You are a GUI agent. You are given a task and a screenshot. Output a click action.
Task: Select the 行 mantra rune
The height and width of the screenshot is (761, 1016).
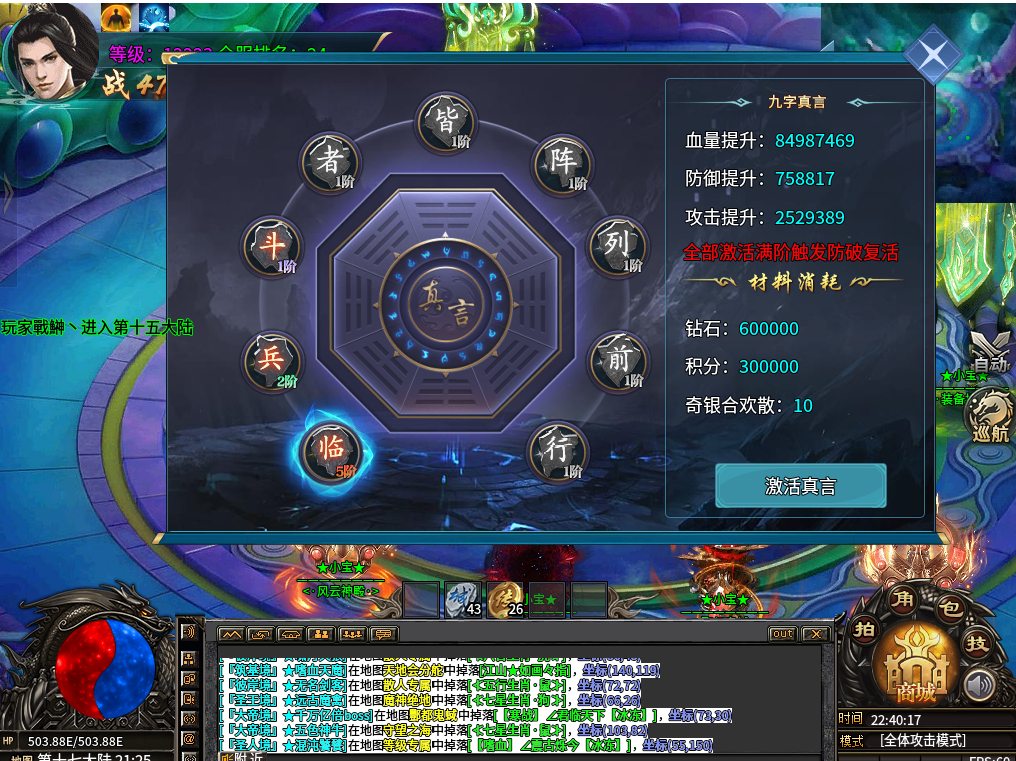tap(558, 451)
